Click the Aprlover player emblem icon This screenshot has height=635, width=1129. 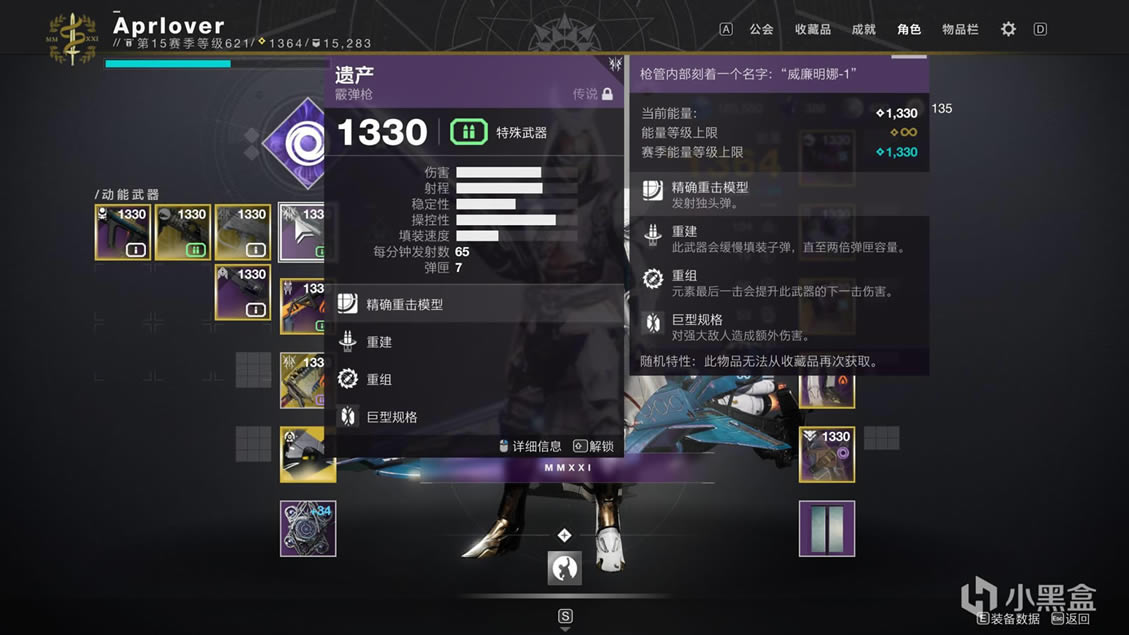coord(72,37)
